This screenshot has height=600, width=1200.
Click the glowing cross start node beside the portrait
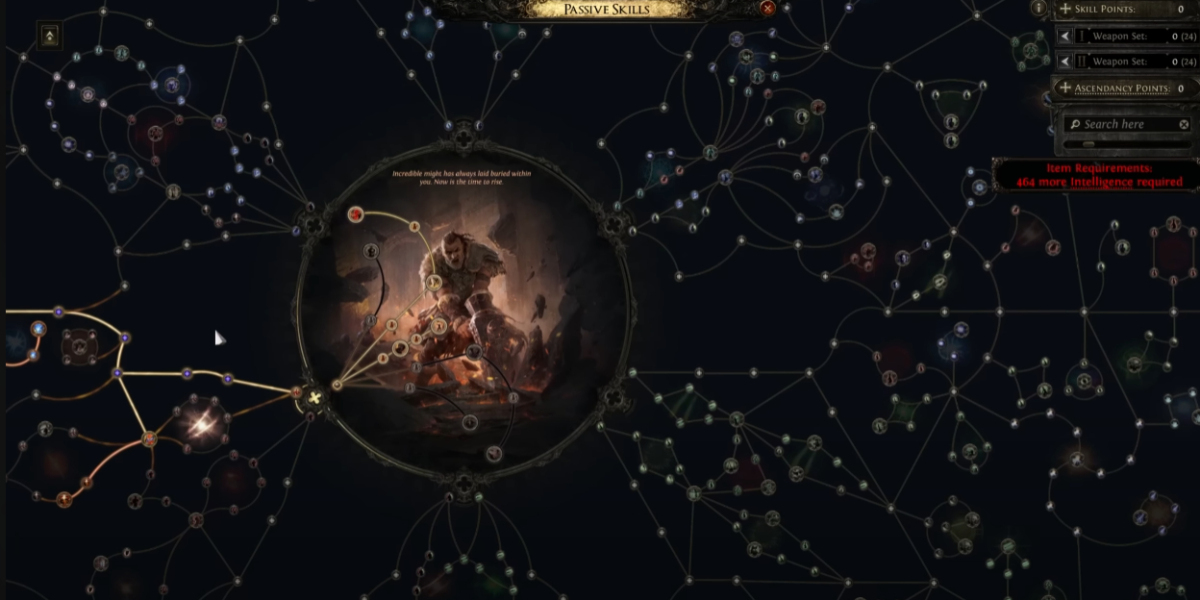point(316,398)
